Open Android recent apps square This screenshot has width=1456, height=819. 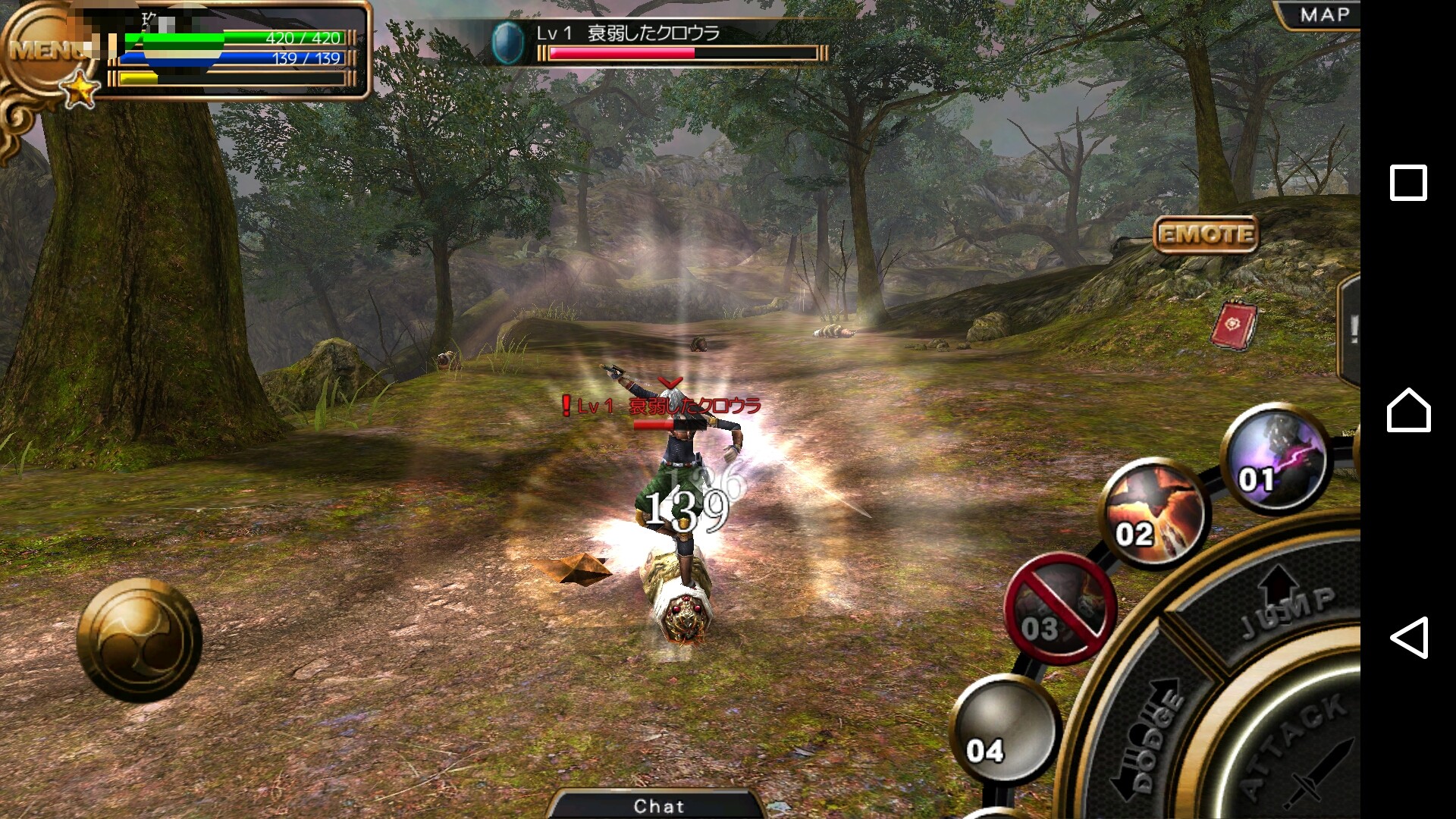tap(1408, 183)
